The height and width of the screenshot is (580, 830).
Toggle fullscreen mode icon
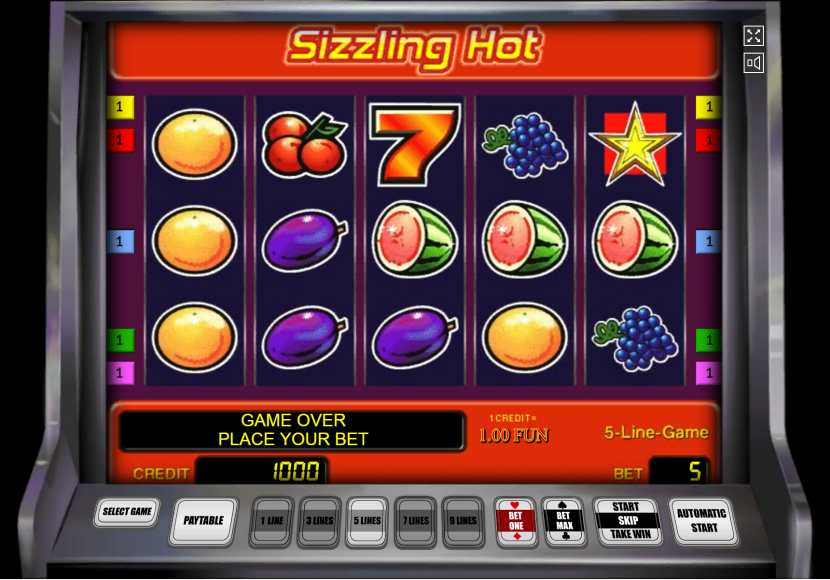[754, 36]
